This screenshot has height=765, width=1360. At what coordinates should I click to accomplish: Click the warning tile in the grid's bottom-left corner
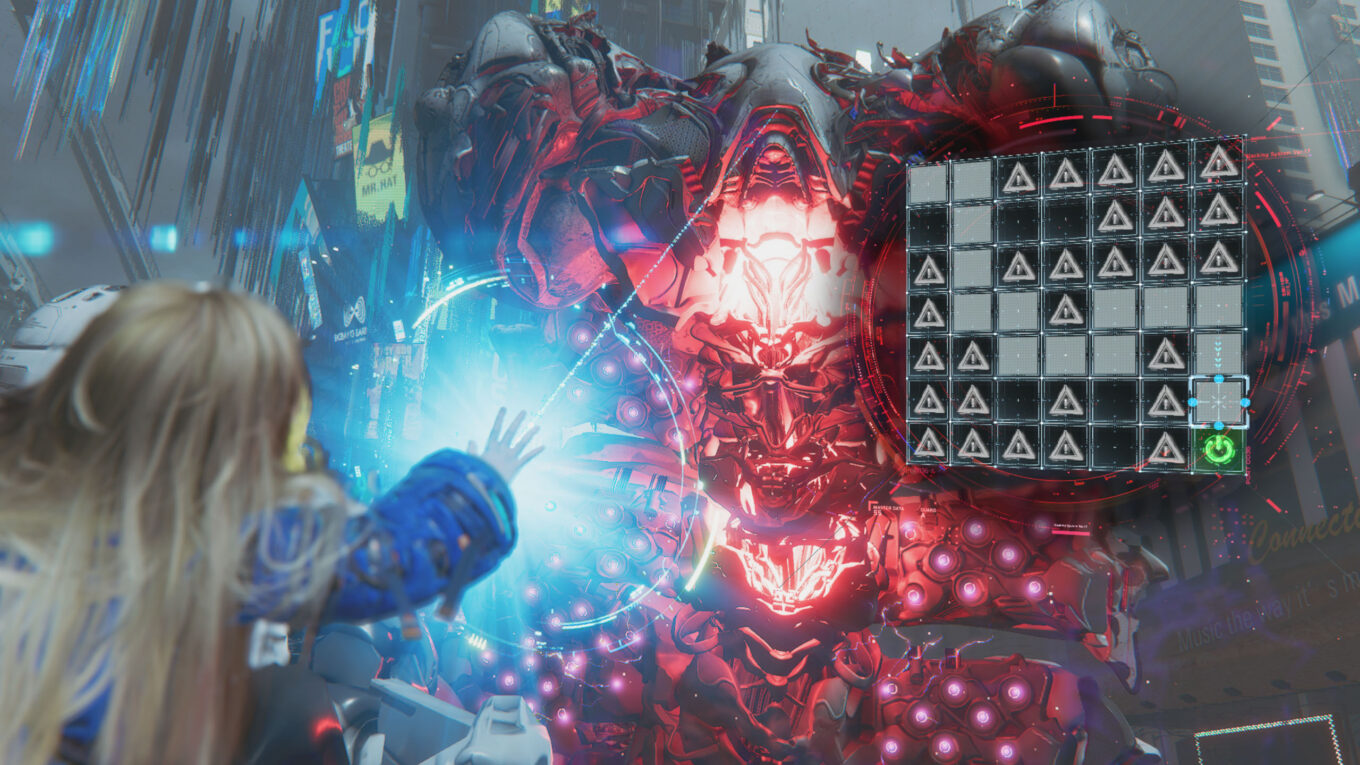click(x=929, y=445)
